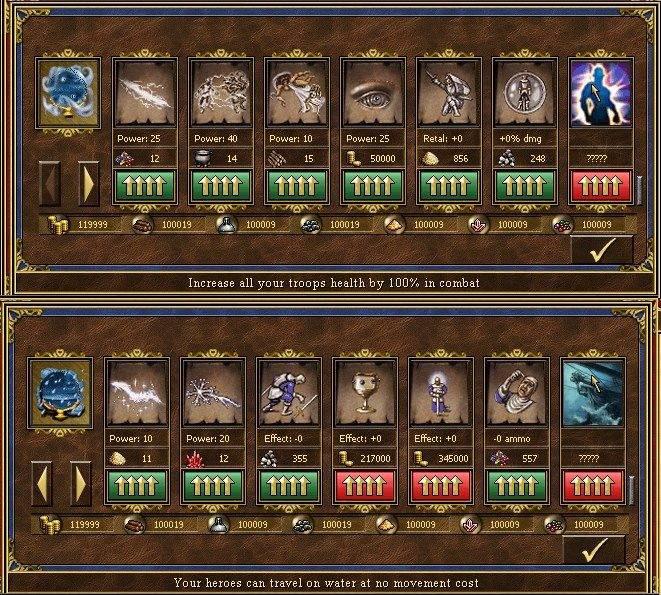This screenshot has height=595, width=661.
Task: Confirm with checkmark in the troops health panel
Action: point(601,251)
